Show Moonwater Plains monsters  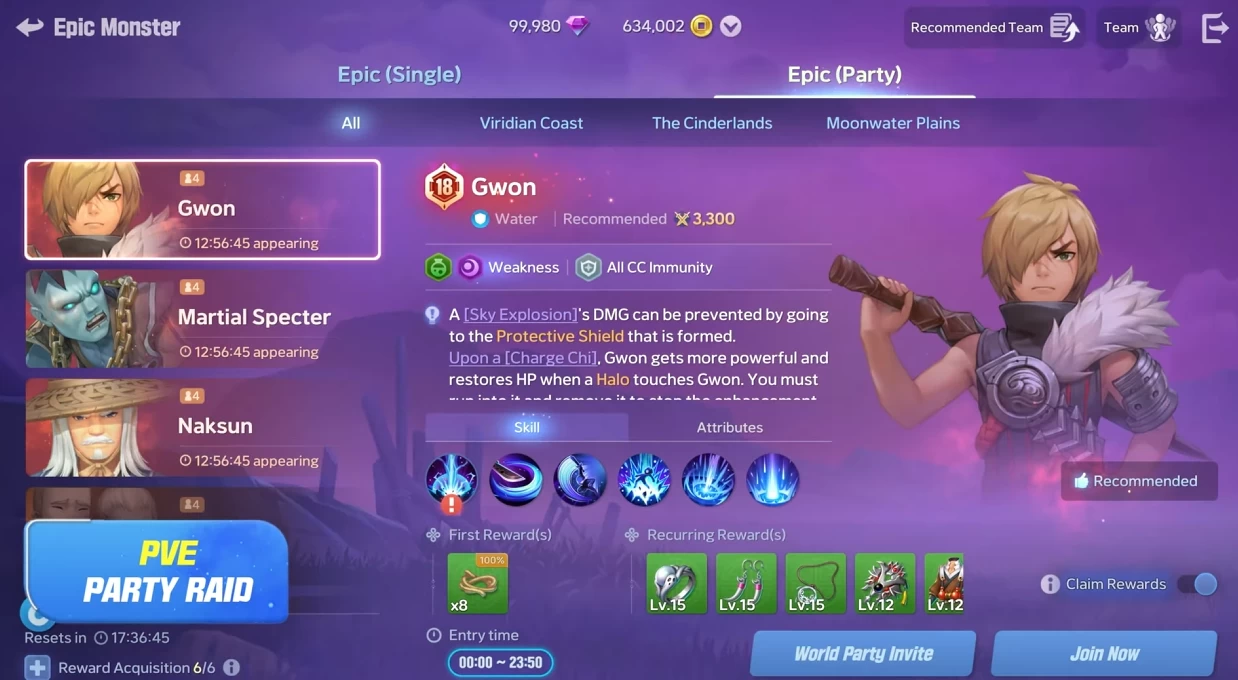[892, 123]
